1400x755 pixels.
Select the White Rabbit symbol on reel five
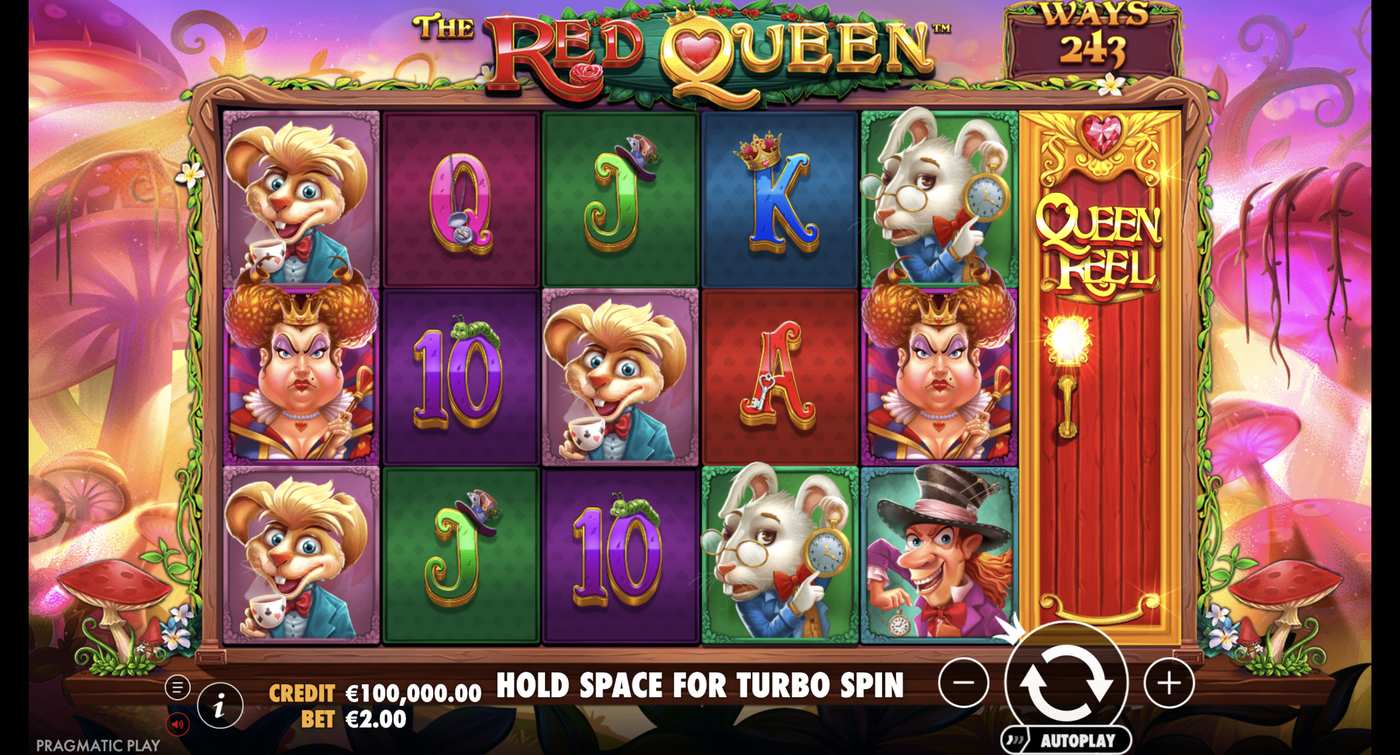(x=935, y=195)
